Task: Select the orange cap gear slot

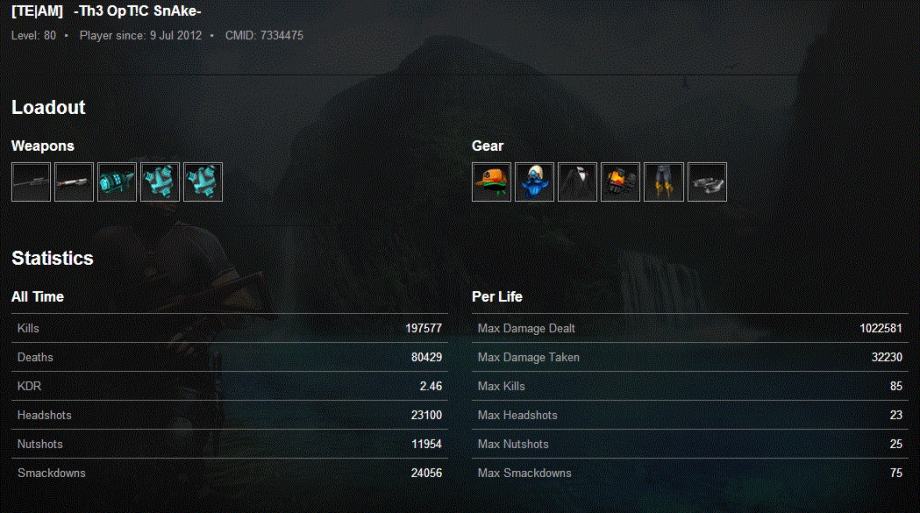Action: pos(491,182)
